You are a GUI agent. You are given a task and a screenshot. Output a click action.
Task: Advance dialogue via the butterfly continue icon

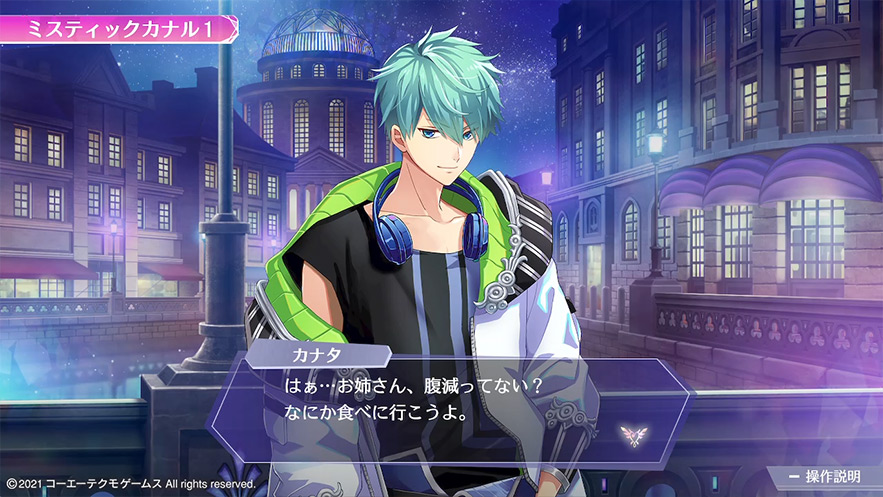[x=631, y=433]
